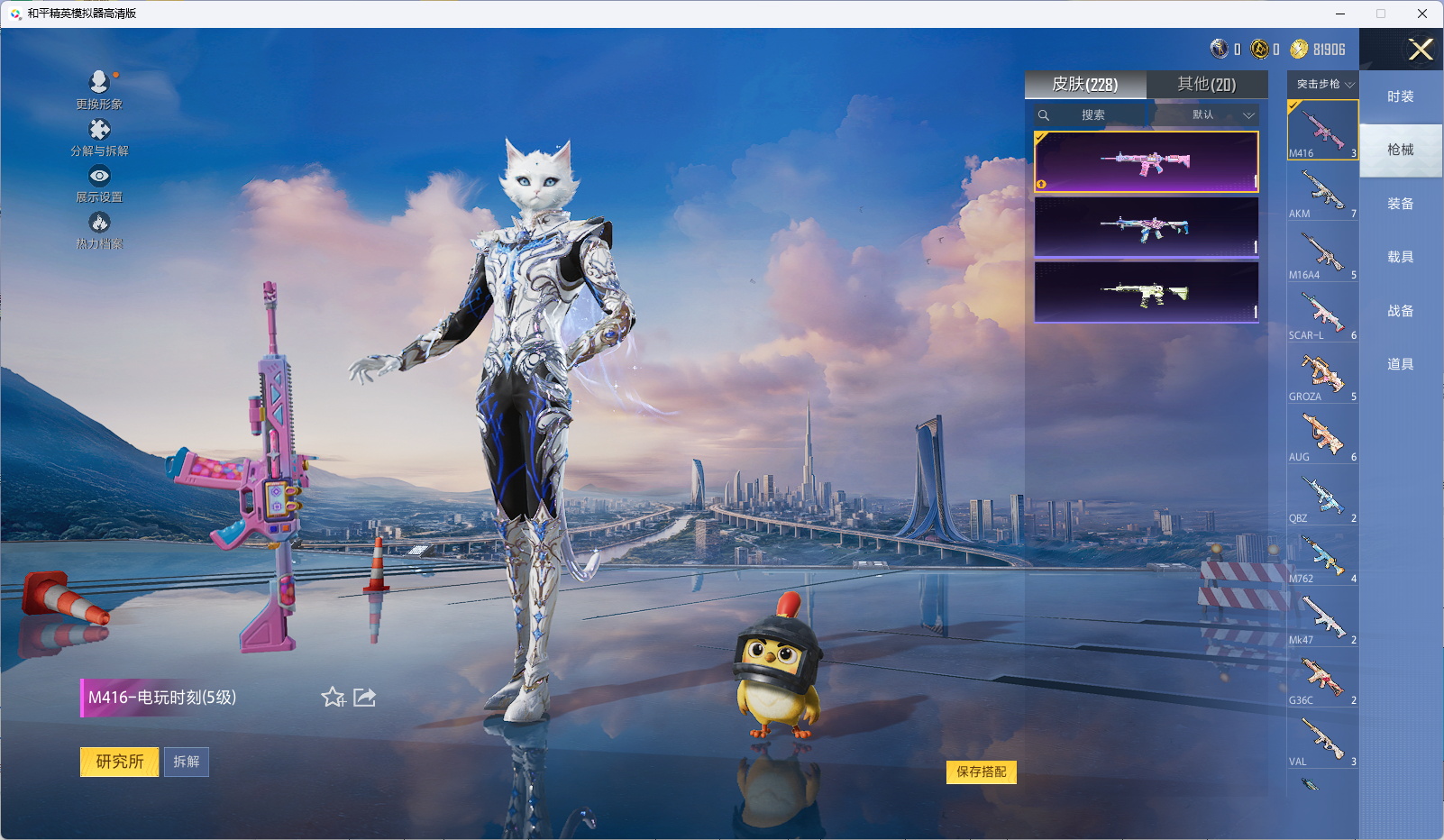Image resolution: width=1444 pixels, height=840 pixels.
Task: Click the 拆解 dismantle button
Action: [187, 762]
